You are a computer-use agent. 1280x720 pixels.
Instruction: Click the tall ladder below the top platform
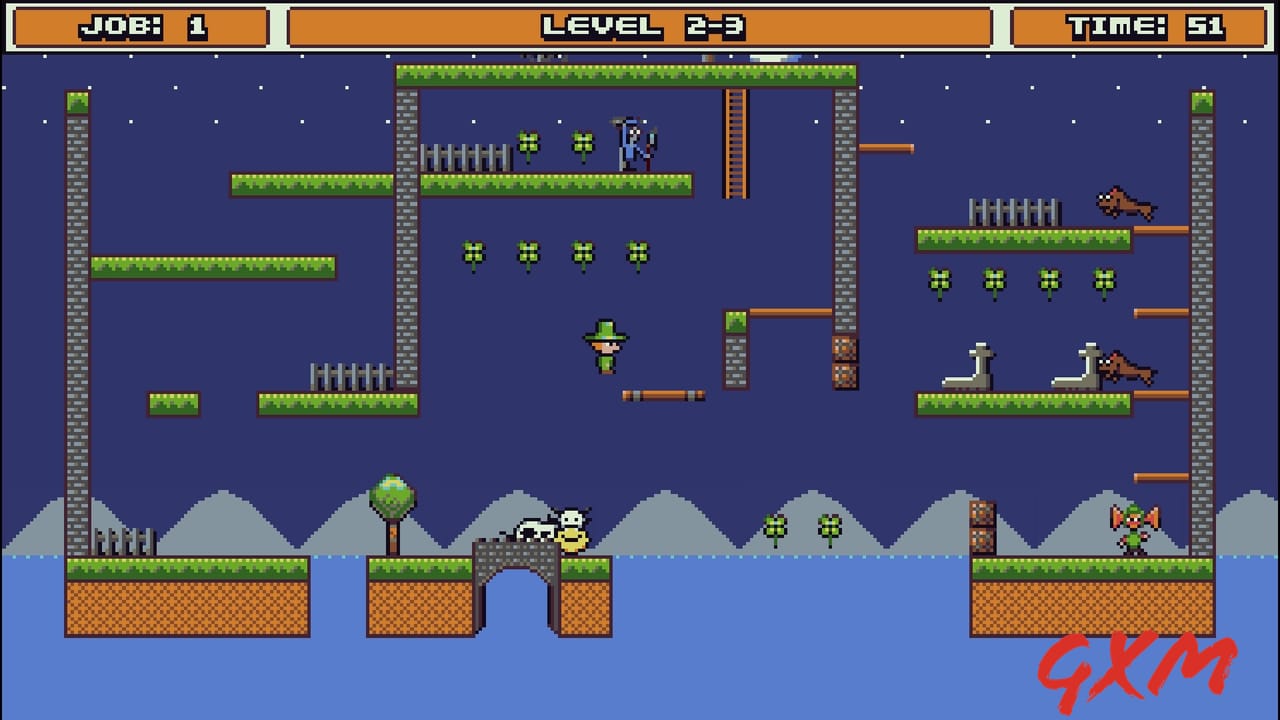click(738, 145)
